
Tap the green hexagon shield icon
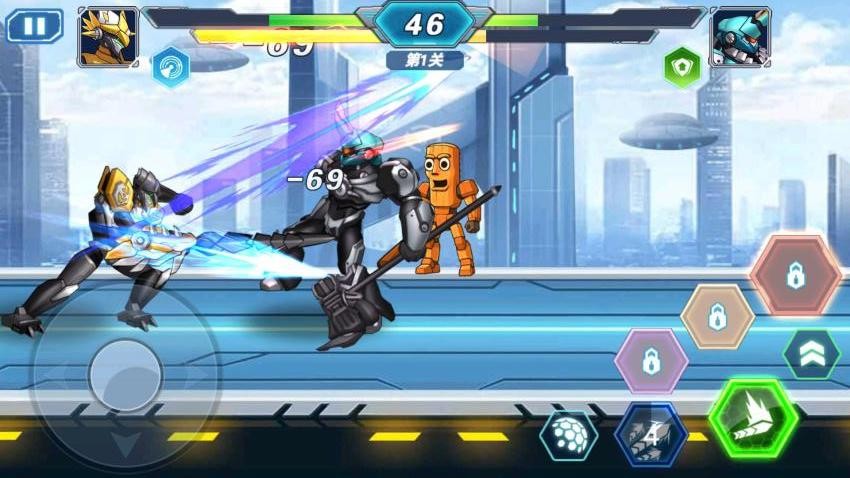tap(682, 68)
